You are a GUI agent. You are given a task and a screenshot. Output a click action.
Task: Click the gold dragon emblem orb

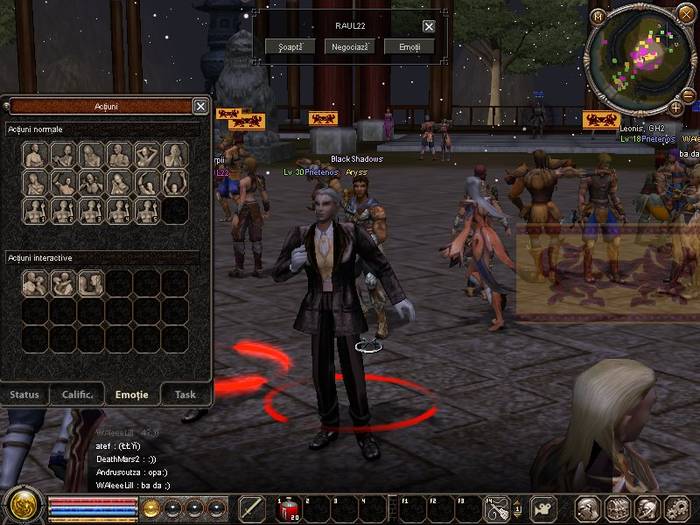coord(21,506)
